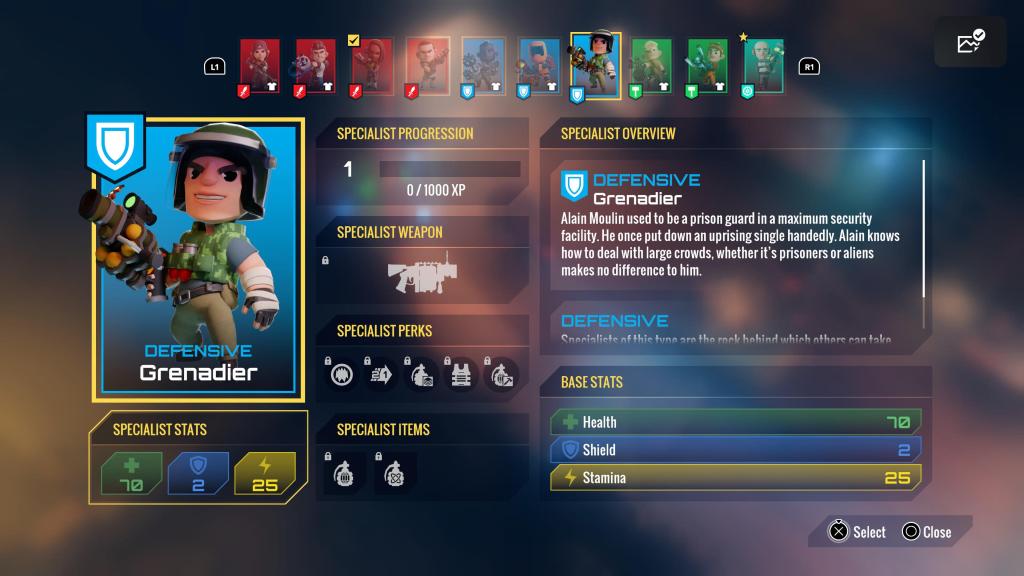Select the Health base stat row
Image resolution: width=1024 pixels, height=576 pixels.
pyautogui.click(x=735, y=422)
